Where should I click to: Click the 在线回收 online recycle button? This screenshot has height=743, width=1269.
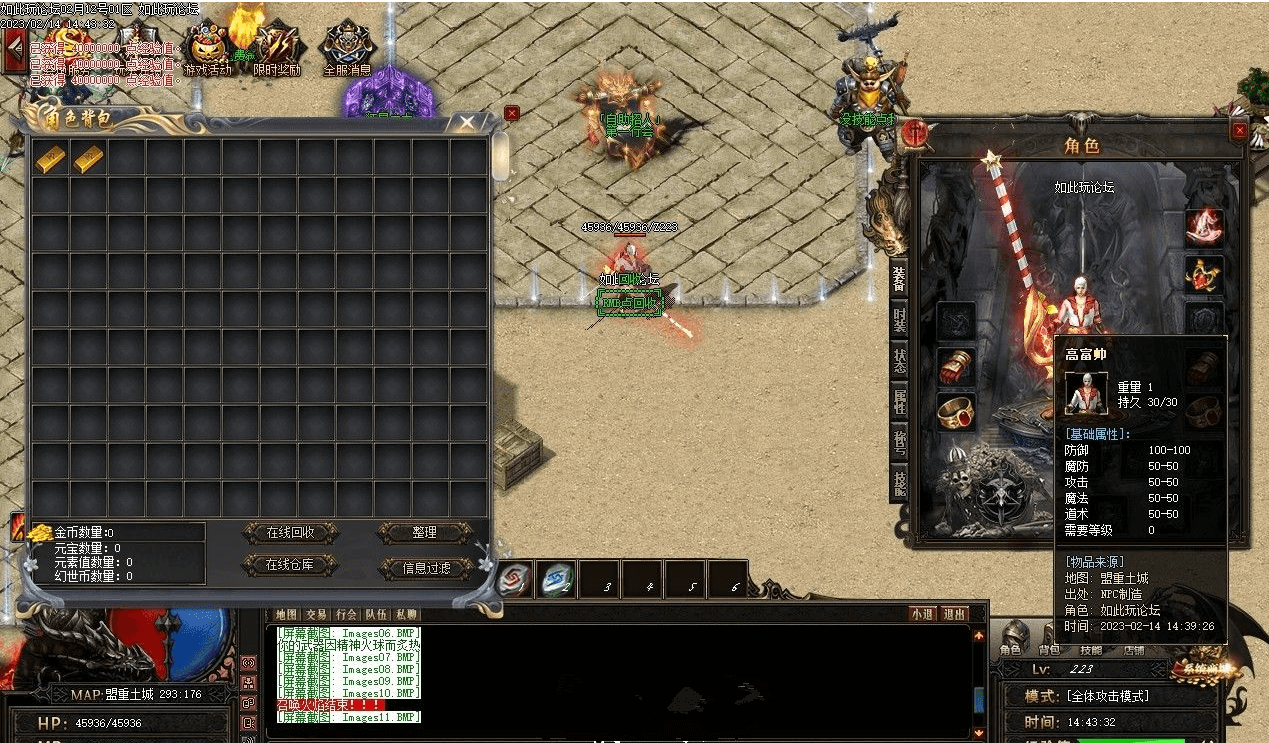click(290, 533)
